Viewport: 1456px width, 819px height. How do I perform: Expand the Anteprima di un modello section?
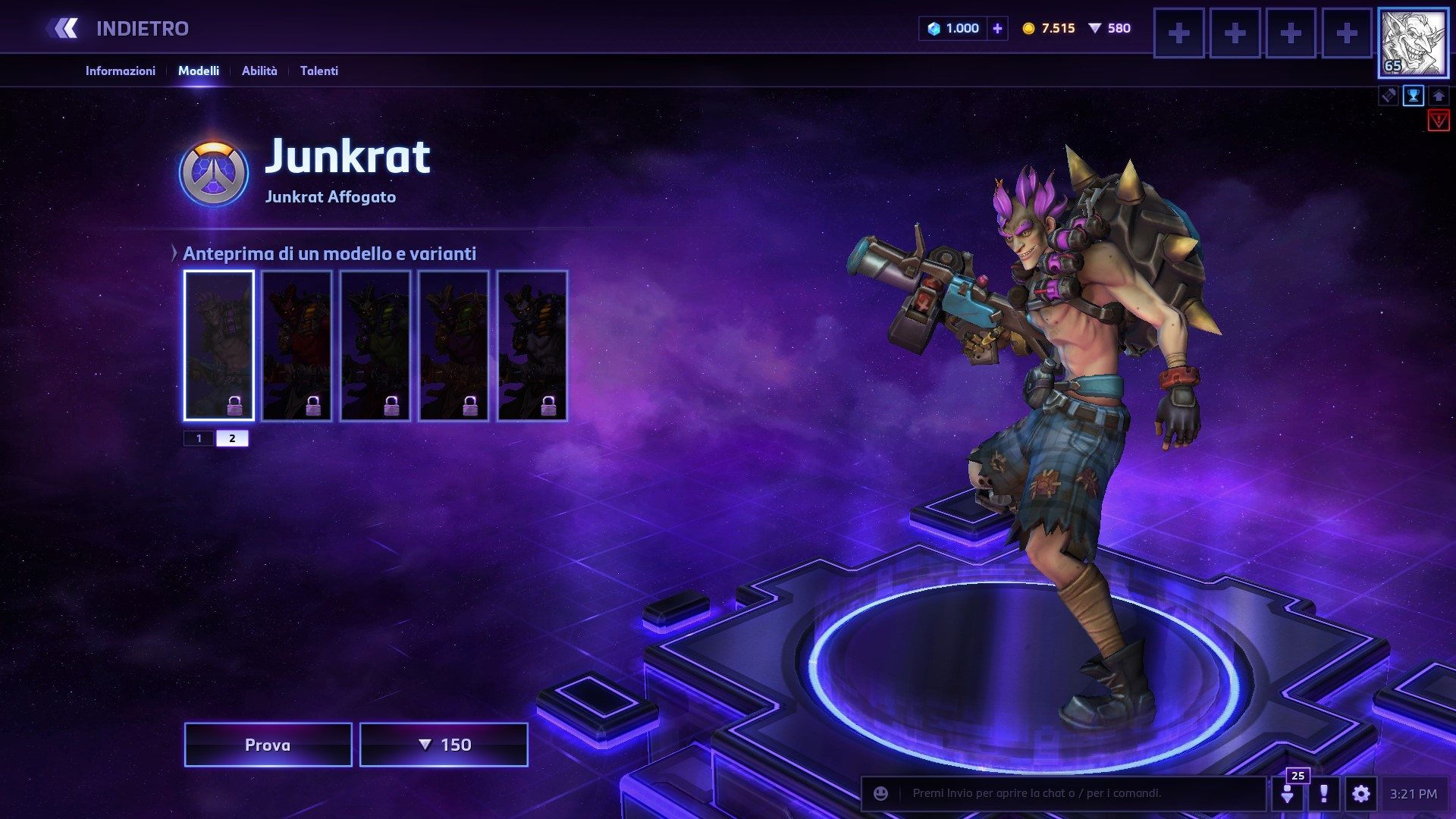coord(174,253)
